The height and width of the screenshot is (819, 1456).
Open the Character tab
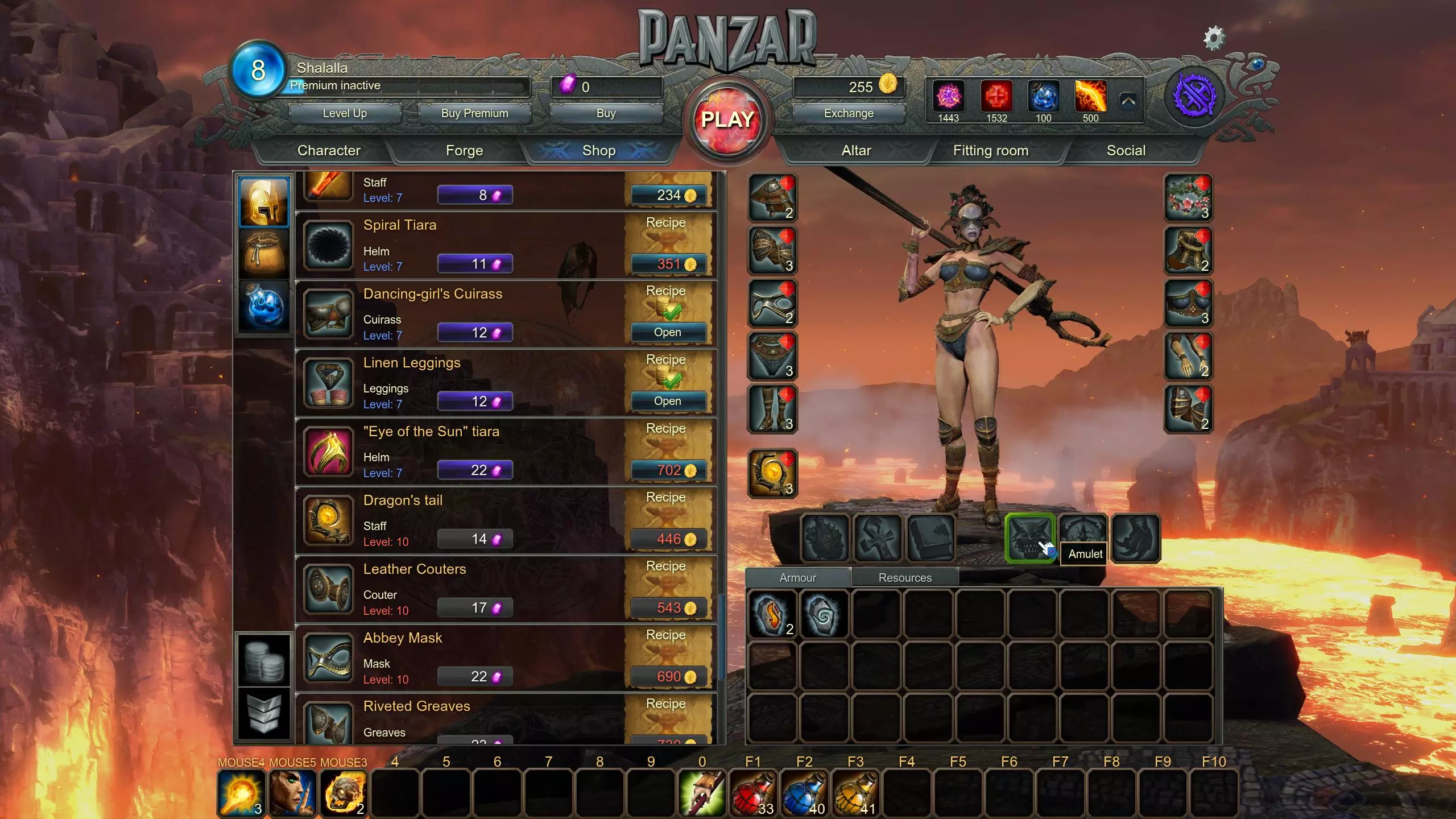click(329, 151)
